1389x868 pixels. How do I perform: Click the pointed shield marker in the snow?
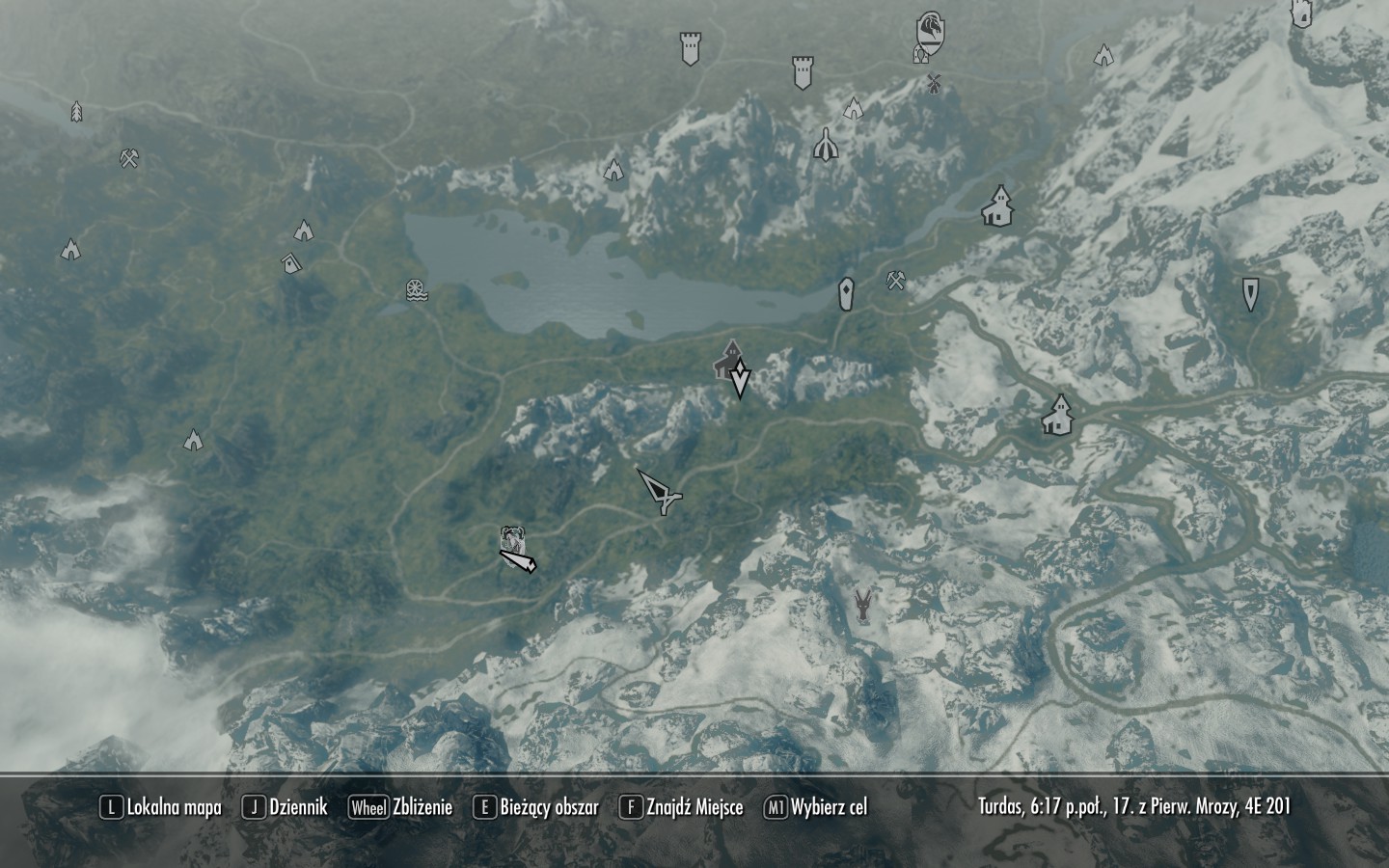click(1250, 294)
